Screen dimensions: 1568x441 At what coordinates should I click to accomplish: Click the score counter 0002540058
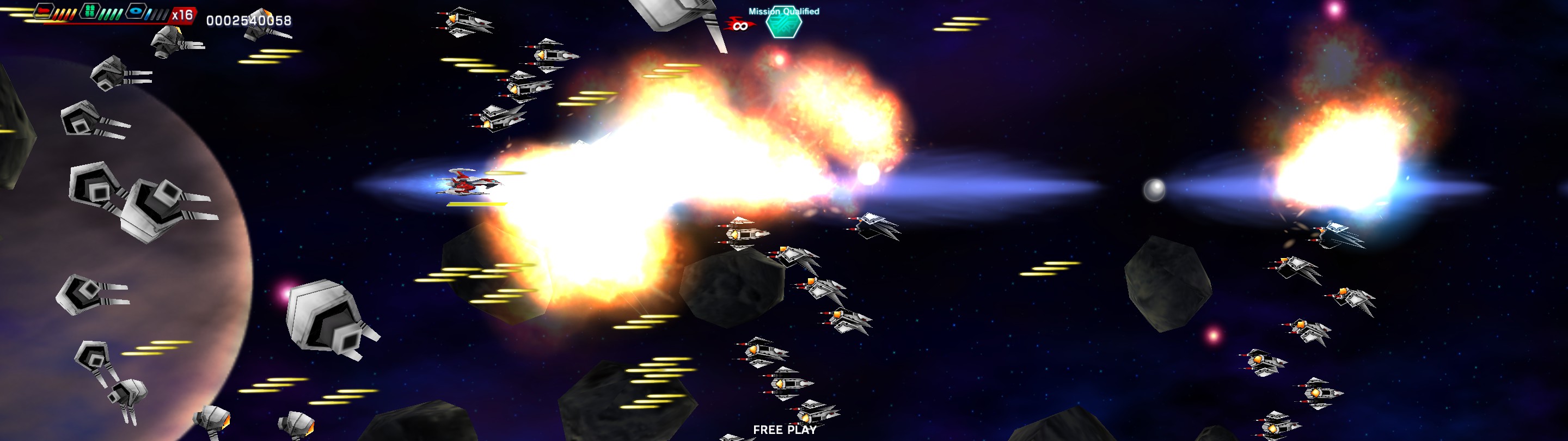(248, 20)
